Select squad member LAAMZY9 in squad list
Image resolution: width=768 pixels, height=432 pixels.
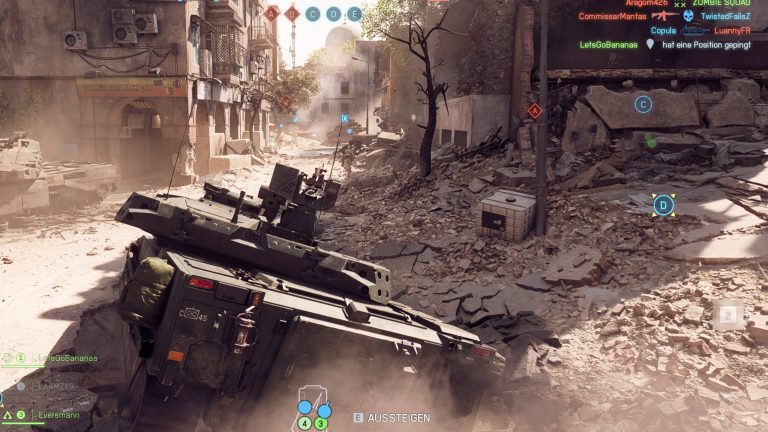click(x=56, y=386)
